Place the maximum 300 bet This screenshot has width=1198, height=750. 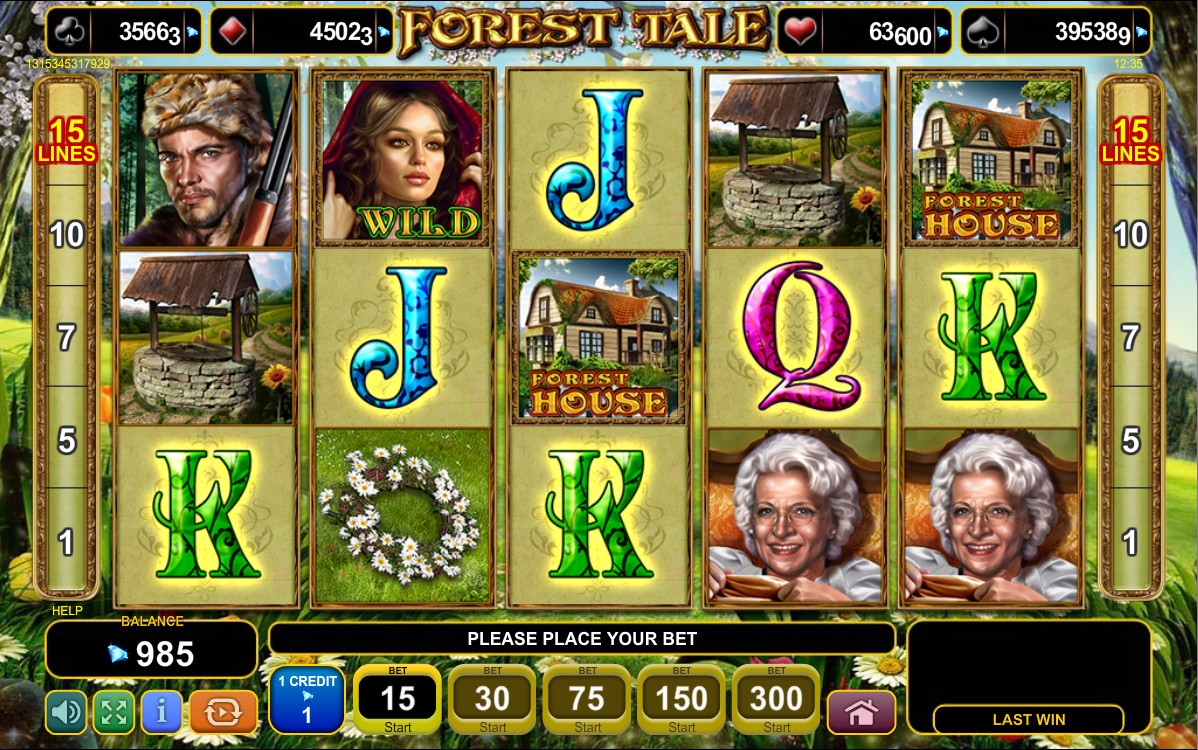click(776, 699)
